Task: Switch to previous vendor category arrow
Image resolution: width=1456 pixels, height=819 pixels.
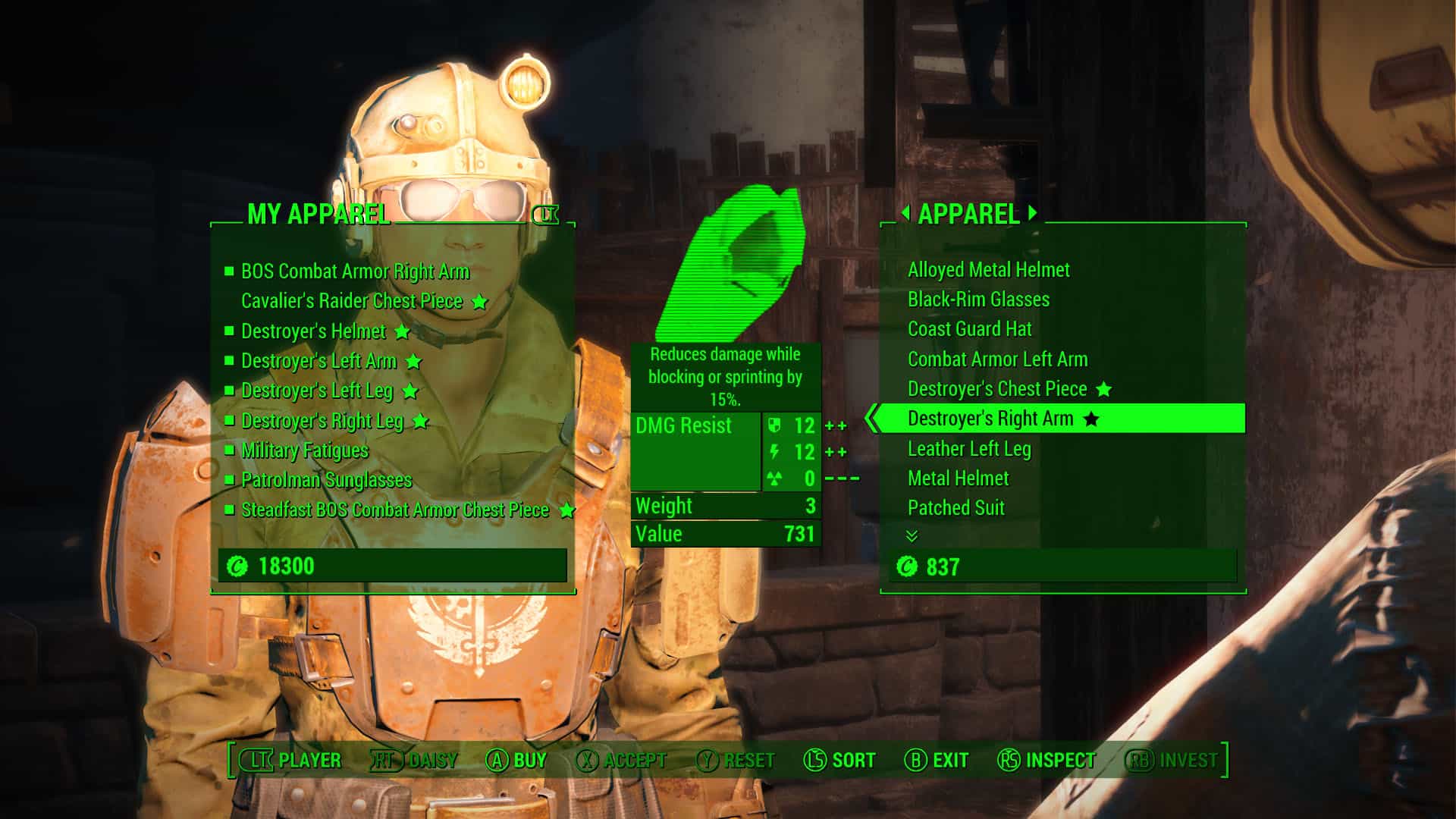Action: [x=905, y=213]
